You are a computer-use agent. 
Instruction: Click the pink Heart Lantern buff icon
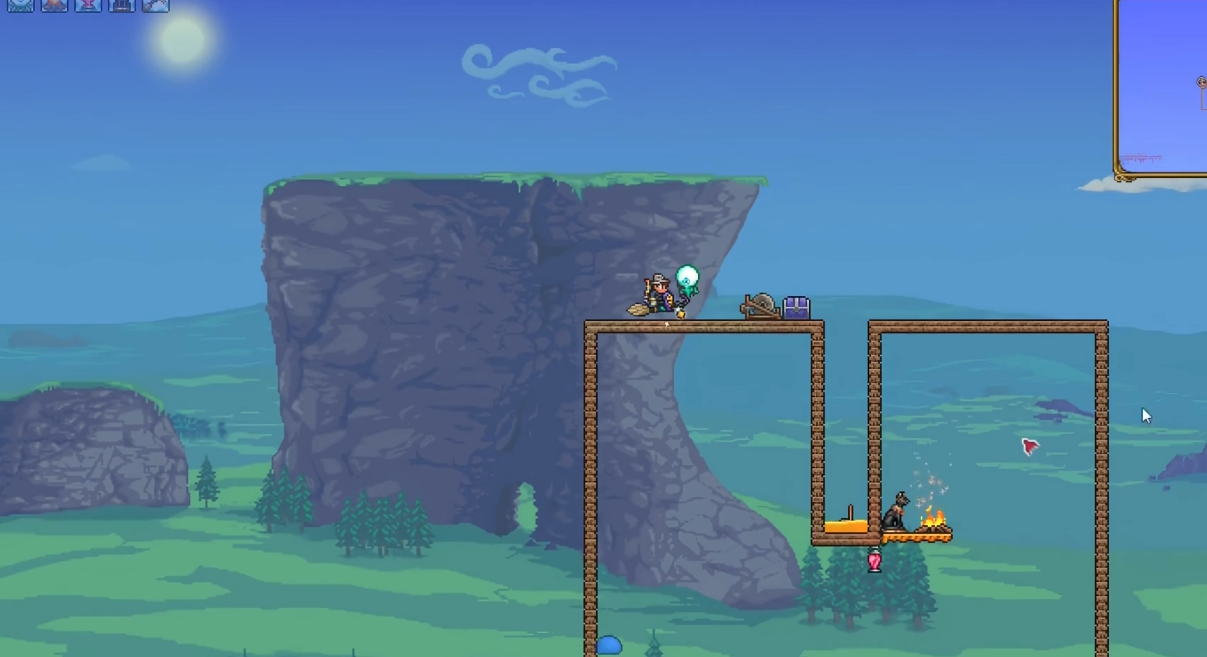tap(88, 4)
